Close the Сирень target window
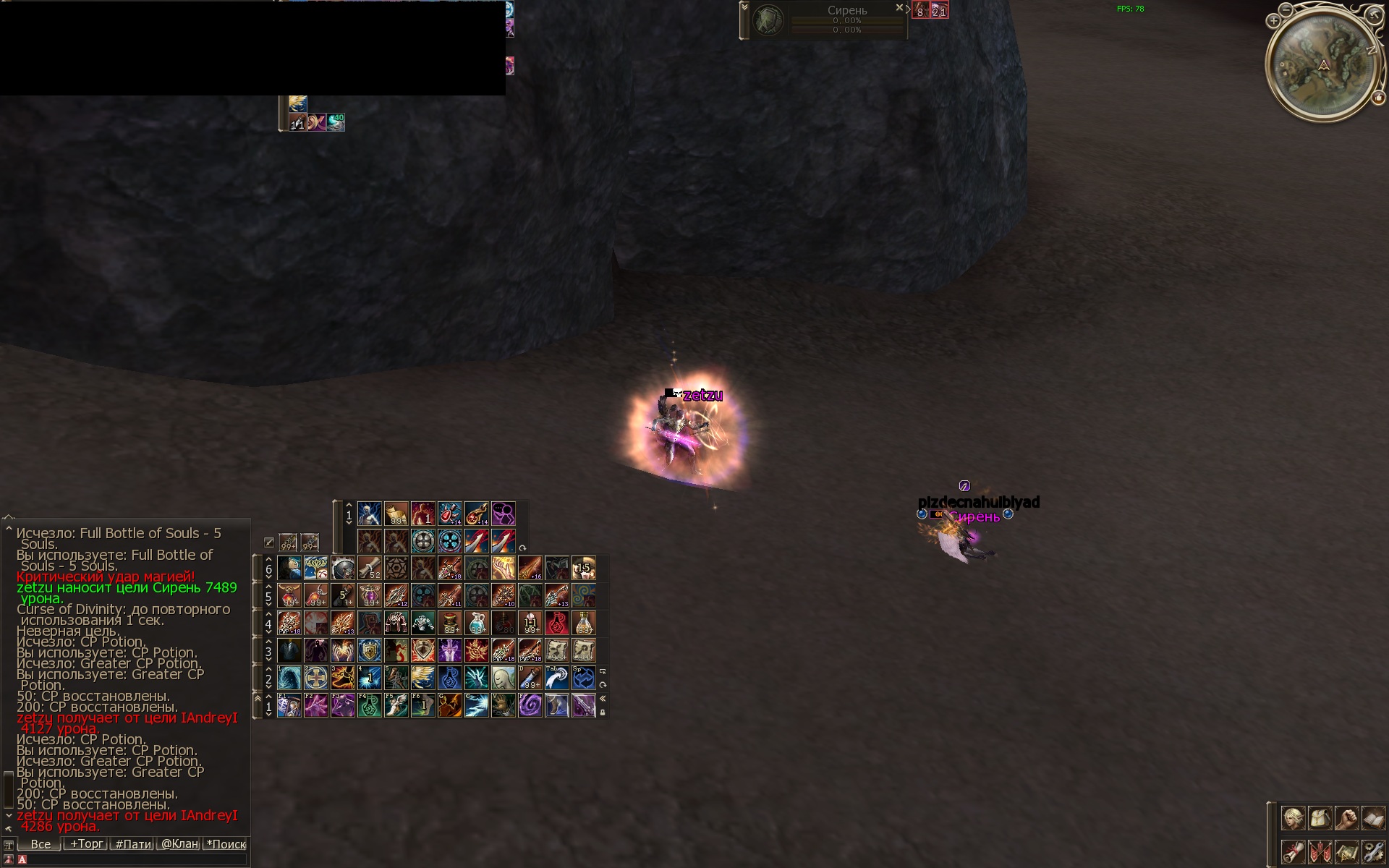The height and width of the screenshot is (868, 1389). [x=899, y=8]
